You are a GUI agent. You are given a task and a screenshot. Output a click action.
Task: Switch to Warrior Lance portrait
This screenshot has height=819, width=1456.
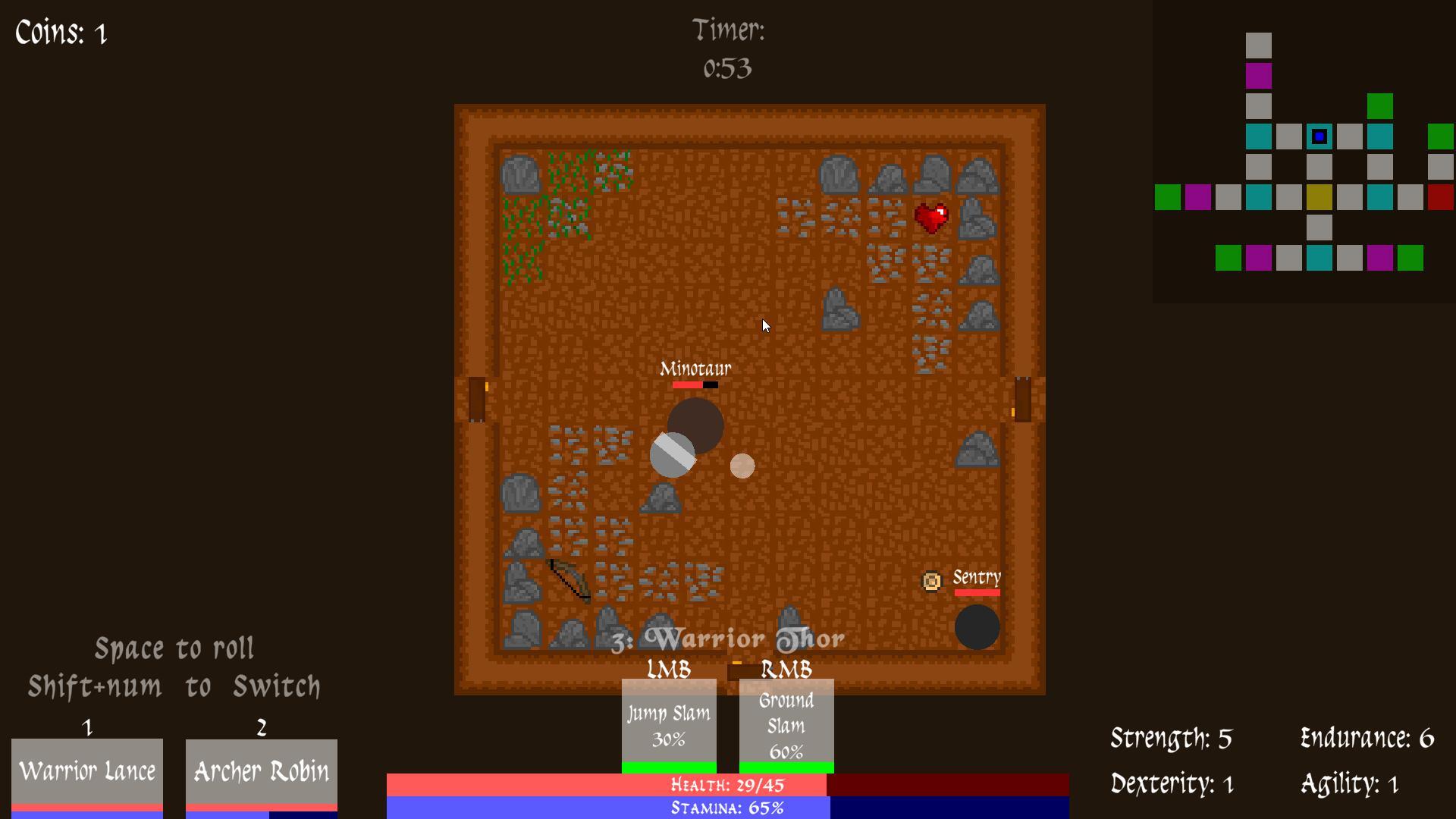(x=86, y=771)
